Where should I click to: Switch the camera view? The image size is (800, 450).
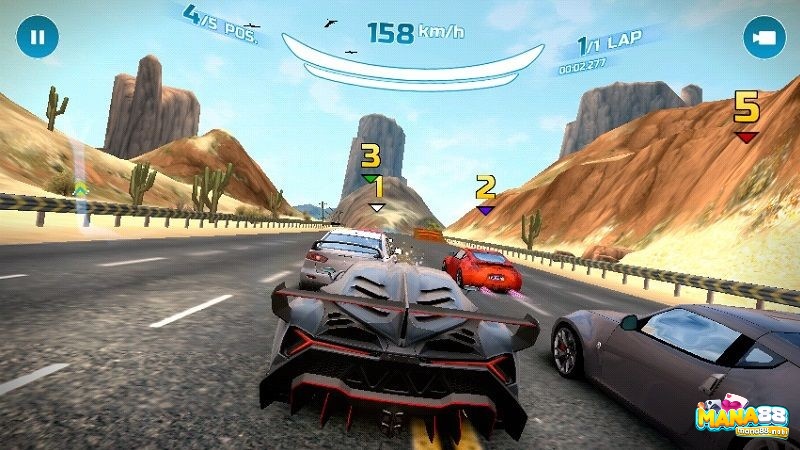click(763, 38)
